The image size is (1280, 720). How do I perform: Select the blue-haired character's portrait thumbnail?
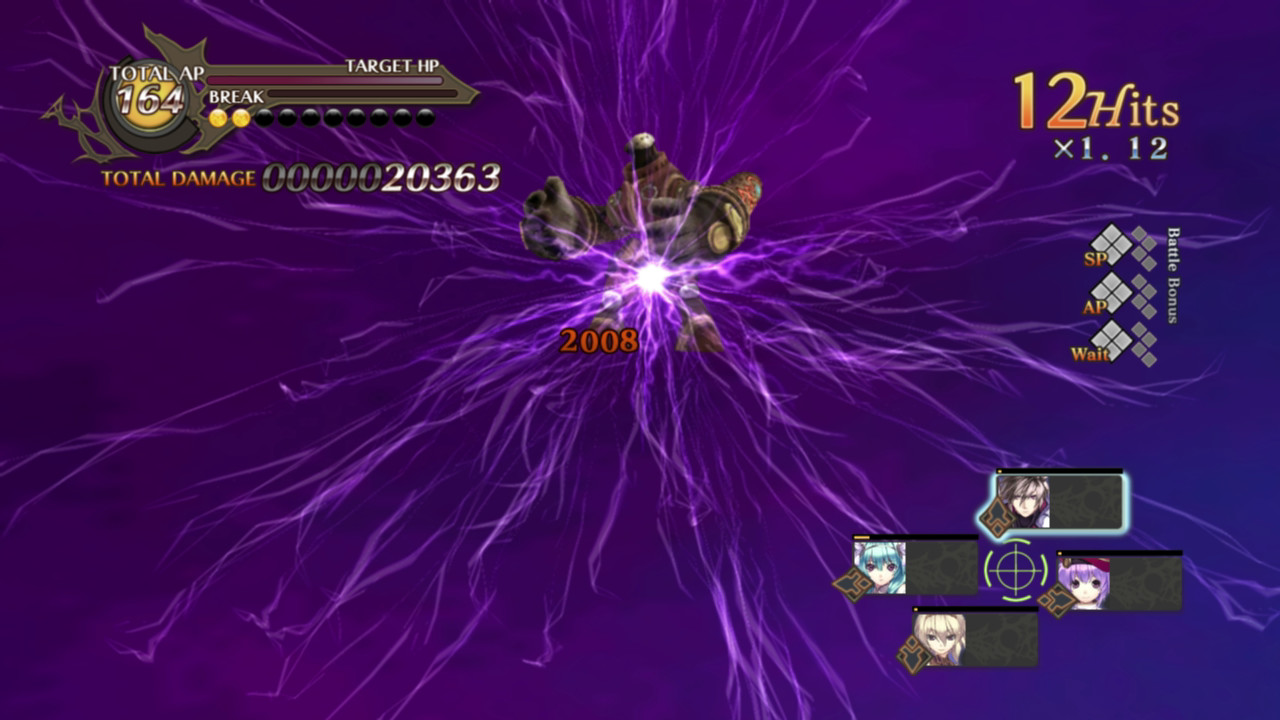880,567
